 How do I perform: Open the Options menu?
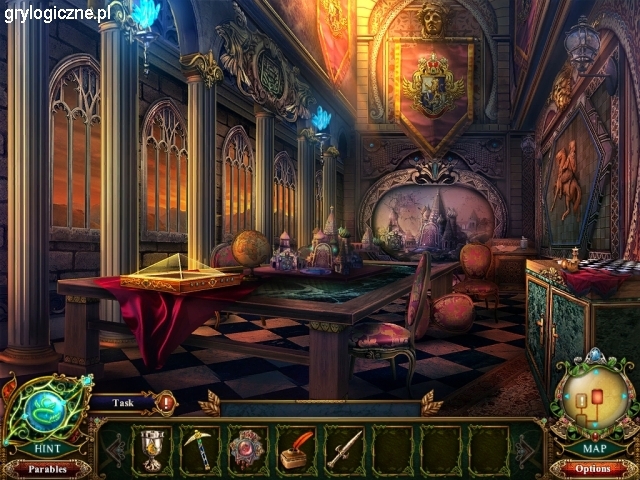click(x=592, y=468)
